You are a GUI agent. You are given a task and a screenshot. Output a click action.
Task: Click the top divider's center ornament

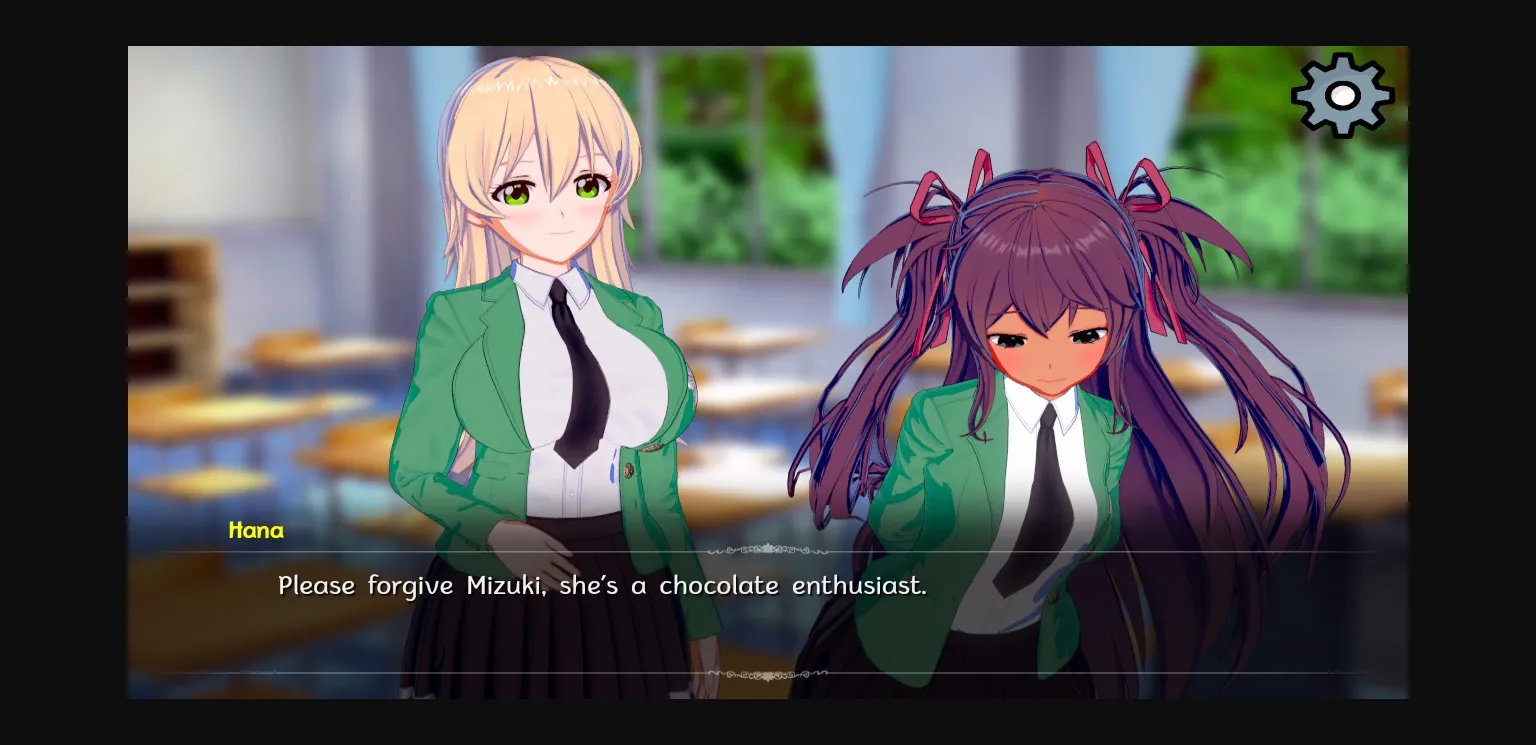[768, 550]
